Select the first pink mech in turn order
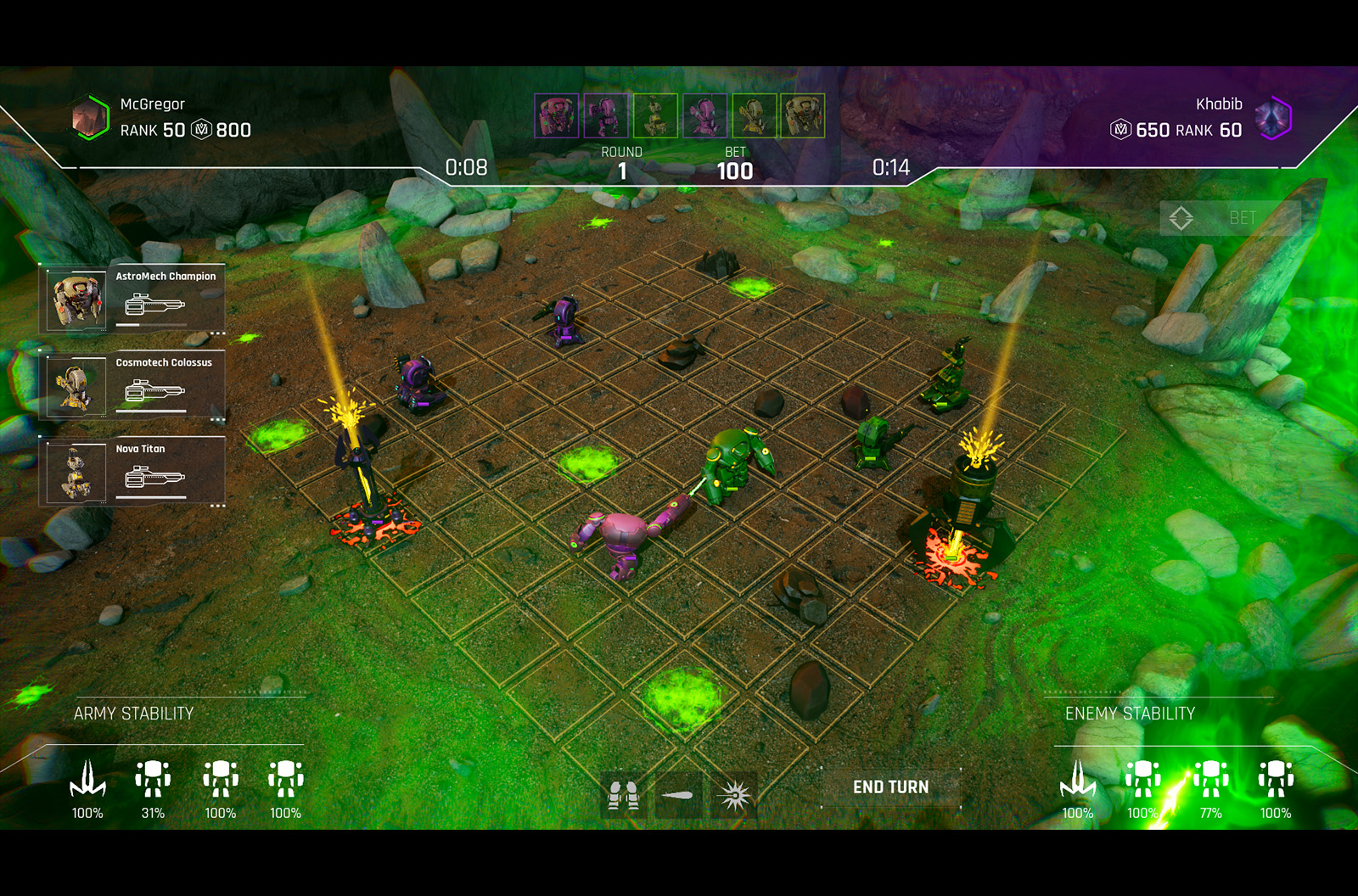1358x896 pixels. [x=557, y=115]
